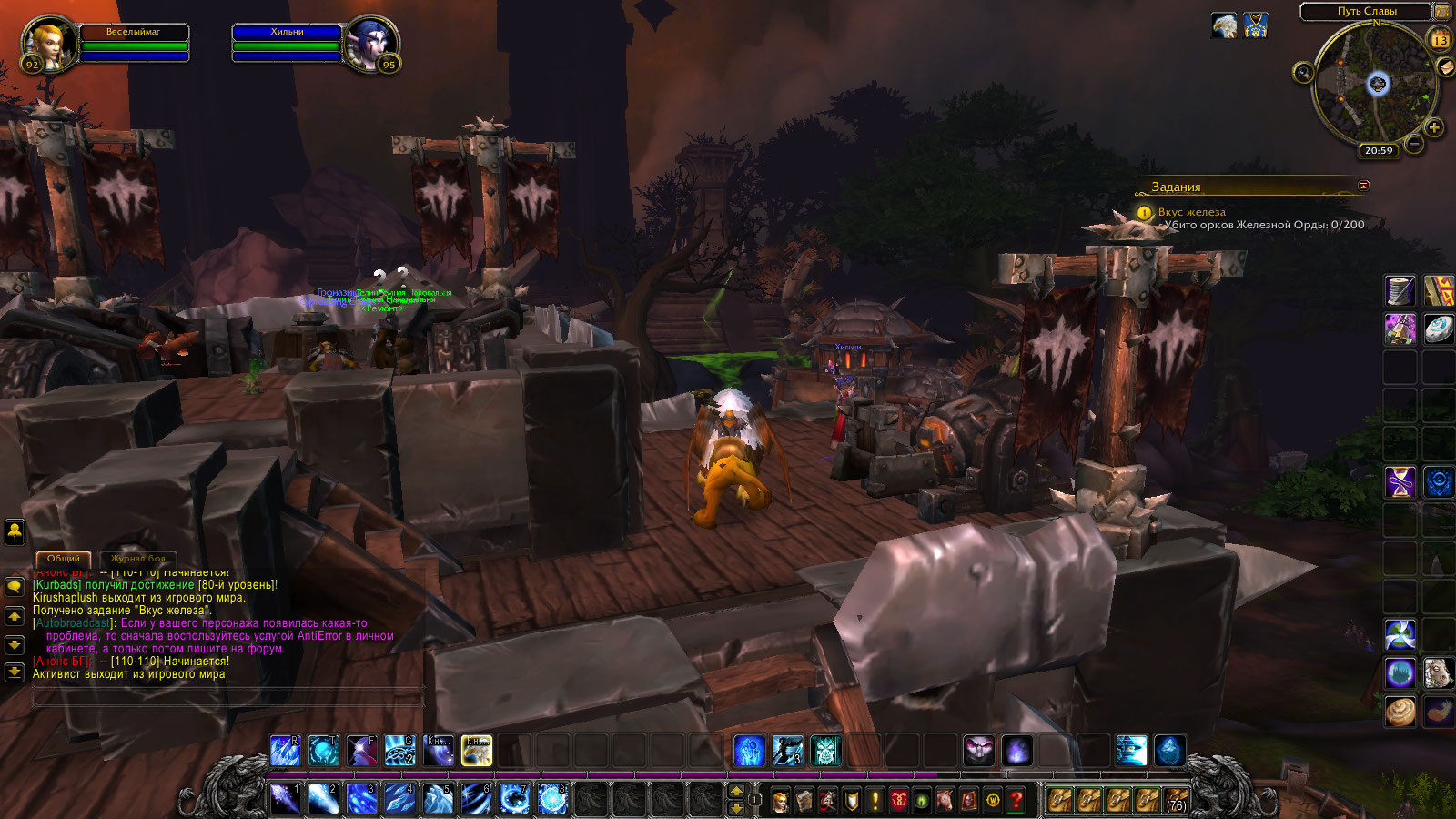The image size is (1456, 819).
Task: Open the quest log exclamation mark button
Action: click(875, 801)
